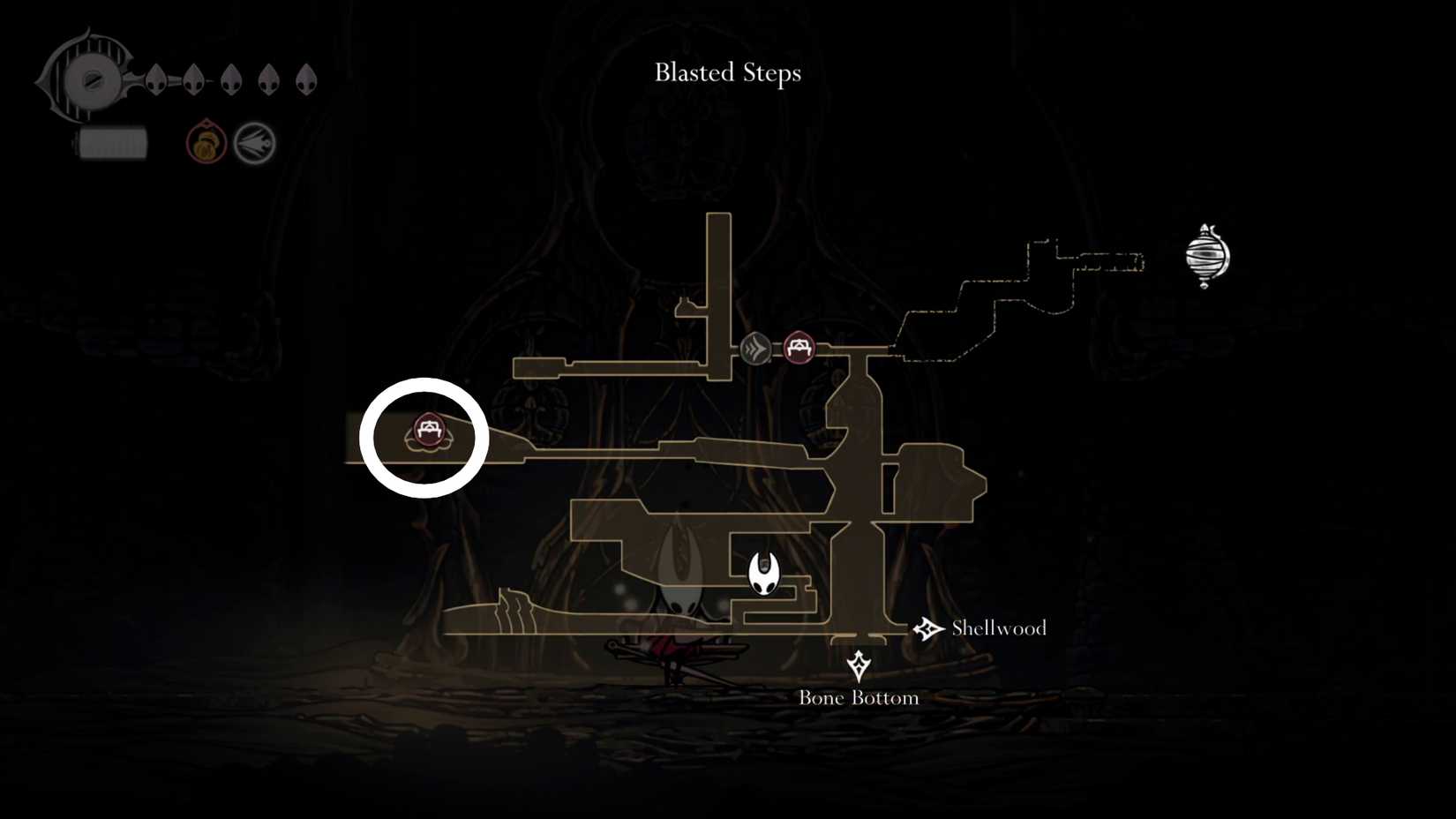1456x819 pixels.
Task: Click the Hornet player position marker
Action: (764, 572)
